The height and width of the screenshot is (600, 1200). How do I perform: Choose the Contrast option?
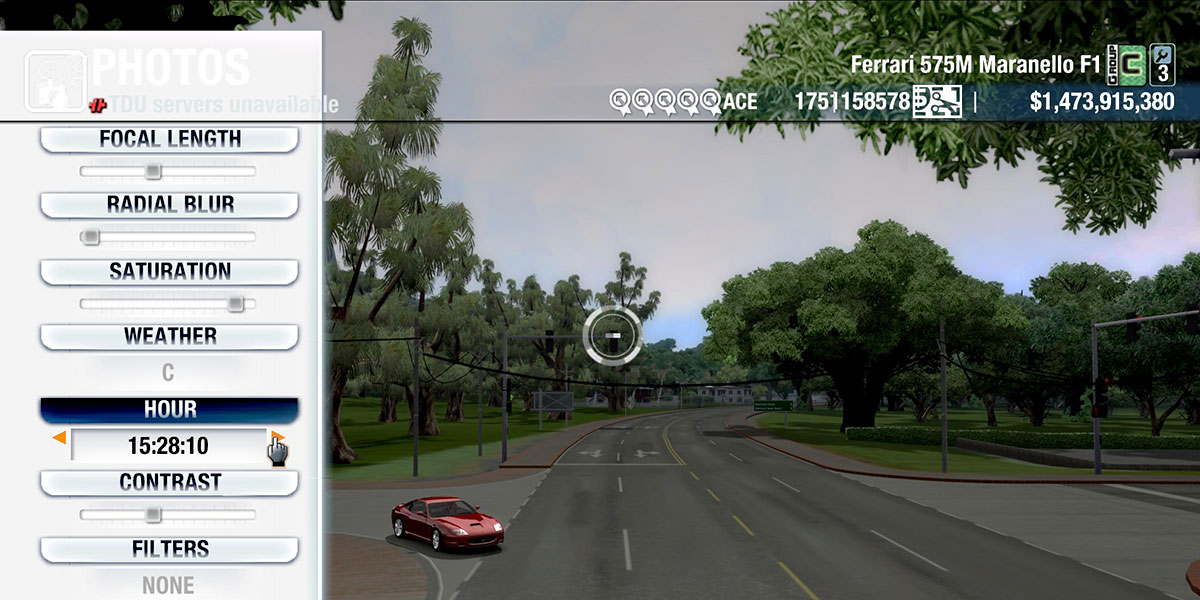[169, 483]
